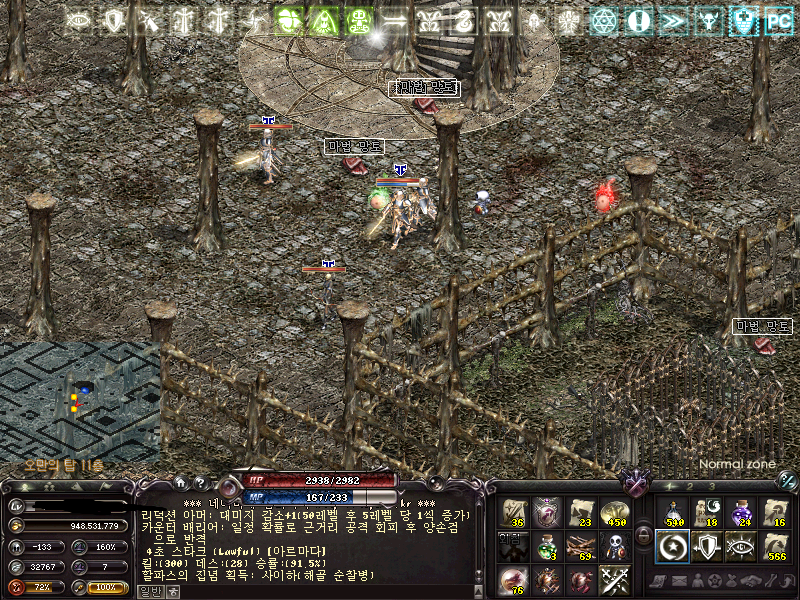
Task: Use the scroll with 566 count
Action: (775, 546)
